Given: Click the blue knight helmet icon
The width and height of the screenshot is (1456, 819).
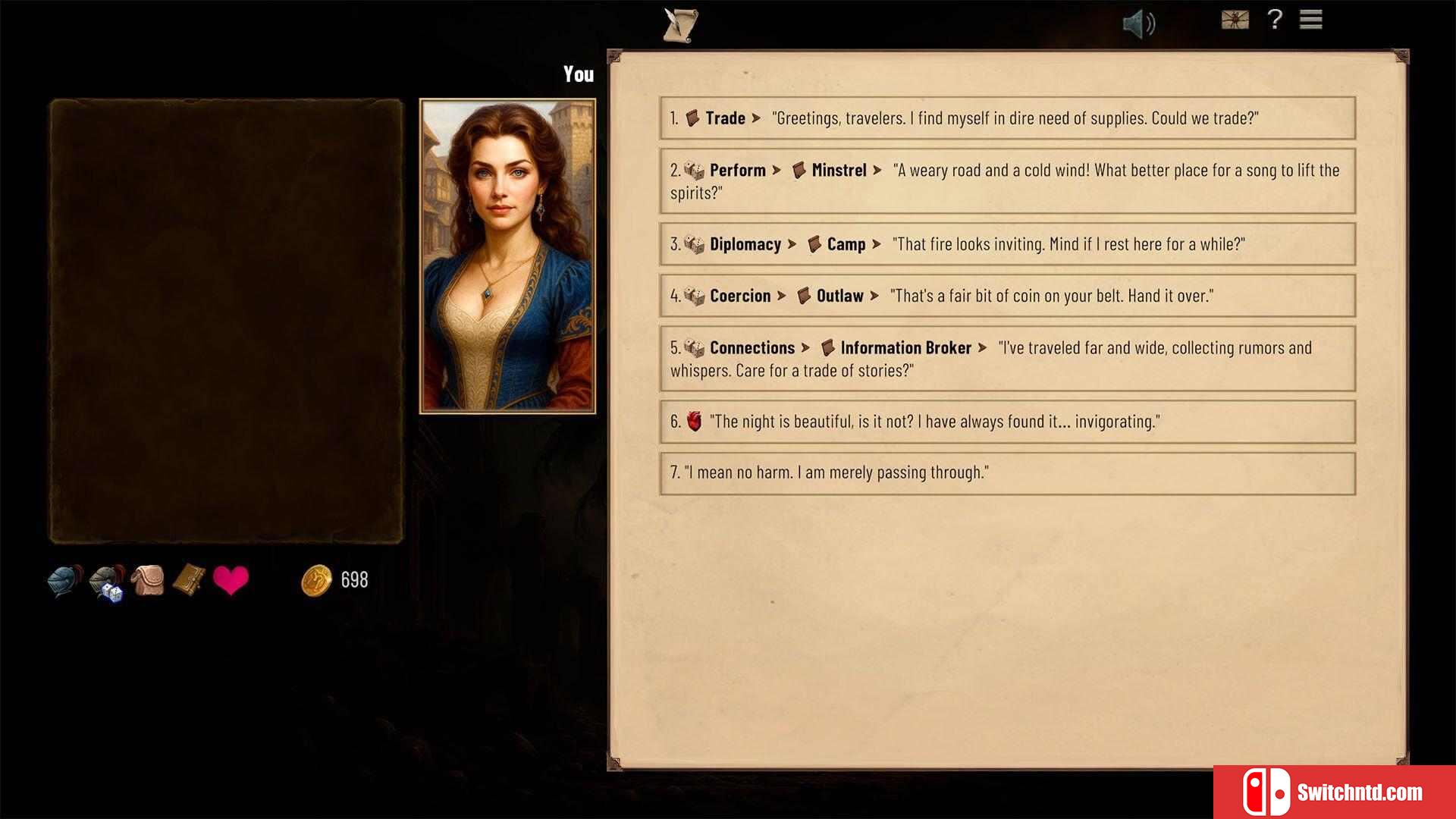Looking at the screenshot, I should [64, 581].
